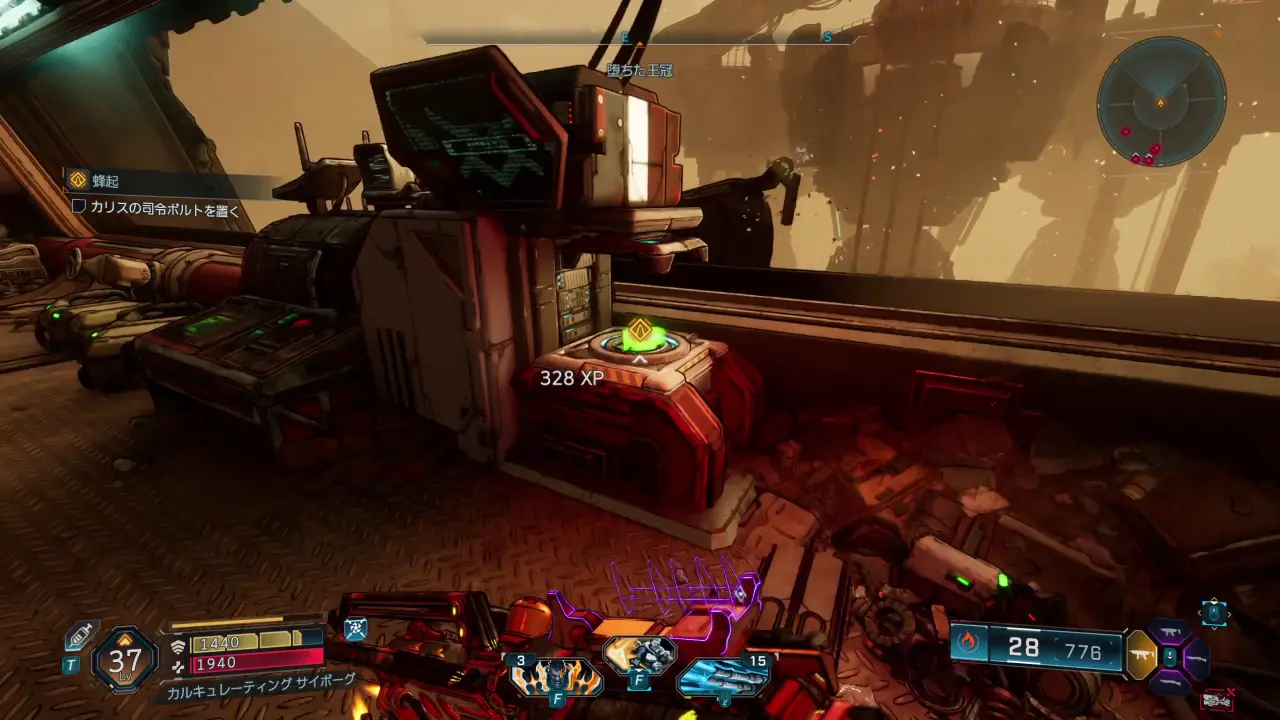Click the red vehicle icon
This screenshot has width=1280, height=720.
click(x=1216, y=700)
